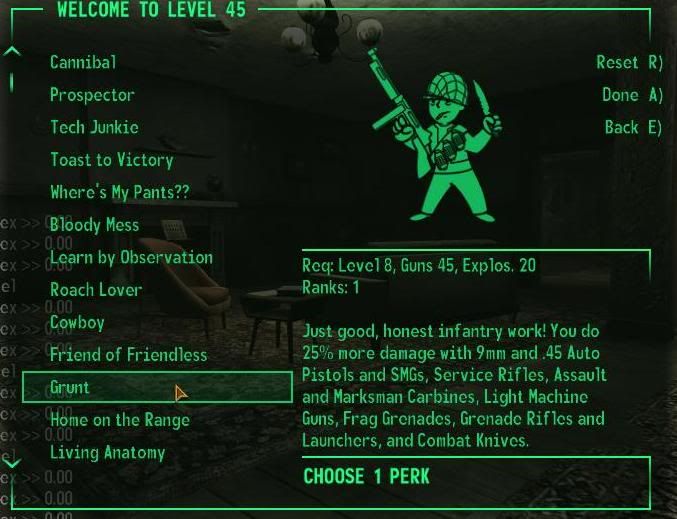Select the highlighted Grunt perk
The width and height of the screenshot is (677, 519).
pos(70,387)
